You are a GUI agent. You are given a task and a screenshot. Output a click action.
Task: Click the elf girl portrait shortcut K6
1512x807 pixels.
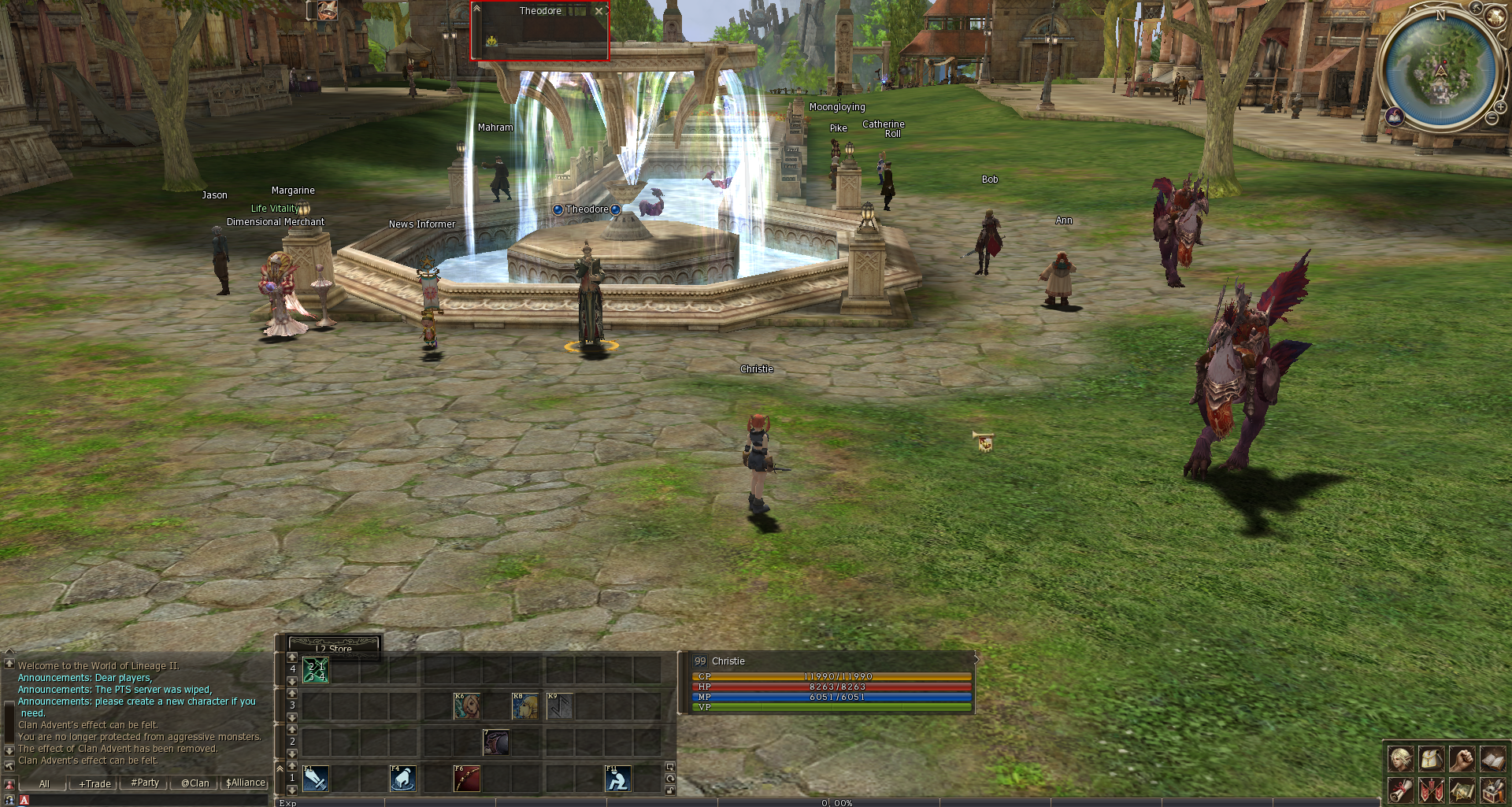tap(467, 706)
